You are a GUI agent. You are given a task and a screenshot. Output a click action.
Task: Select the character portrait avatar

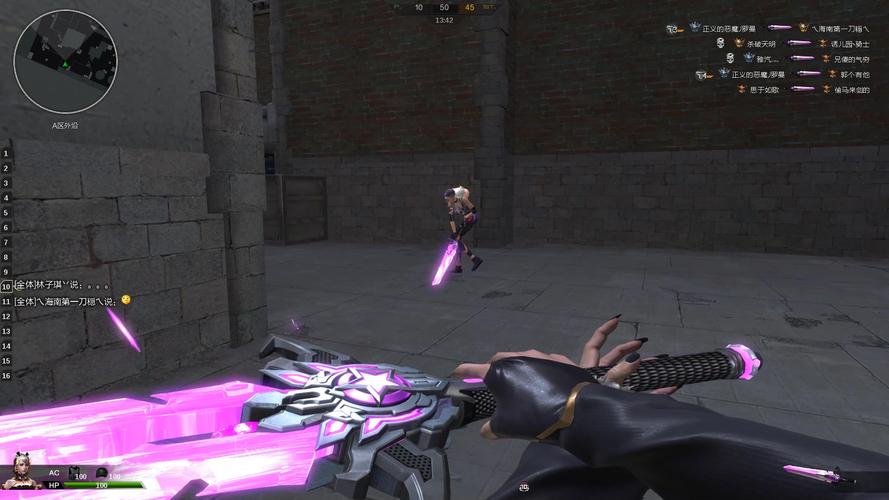(21, 475)
